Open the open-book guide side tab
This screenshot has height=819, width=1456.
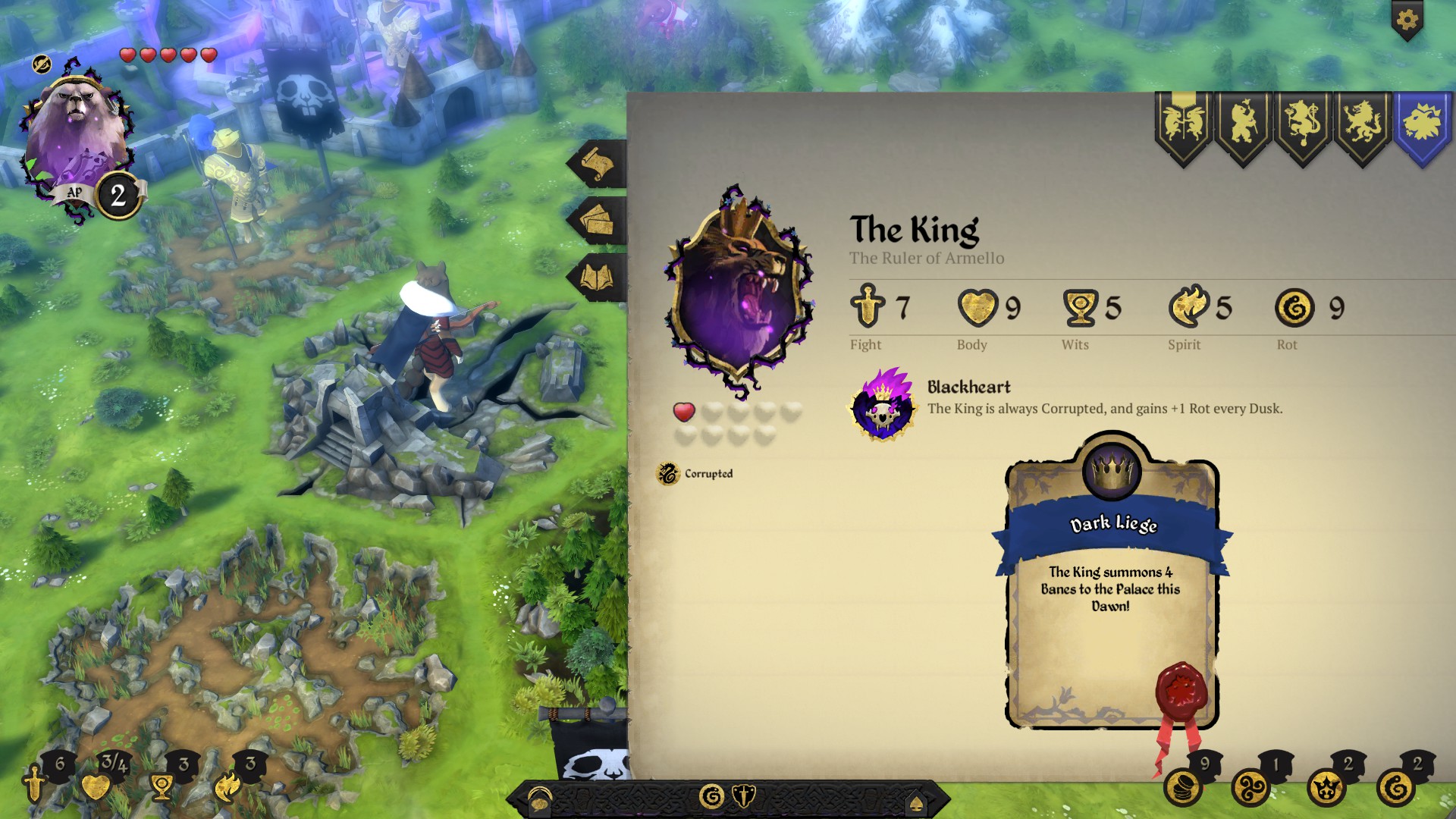coord(598,278)
